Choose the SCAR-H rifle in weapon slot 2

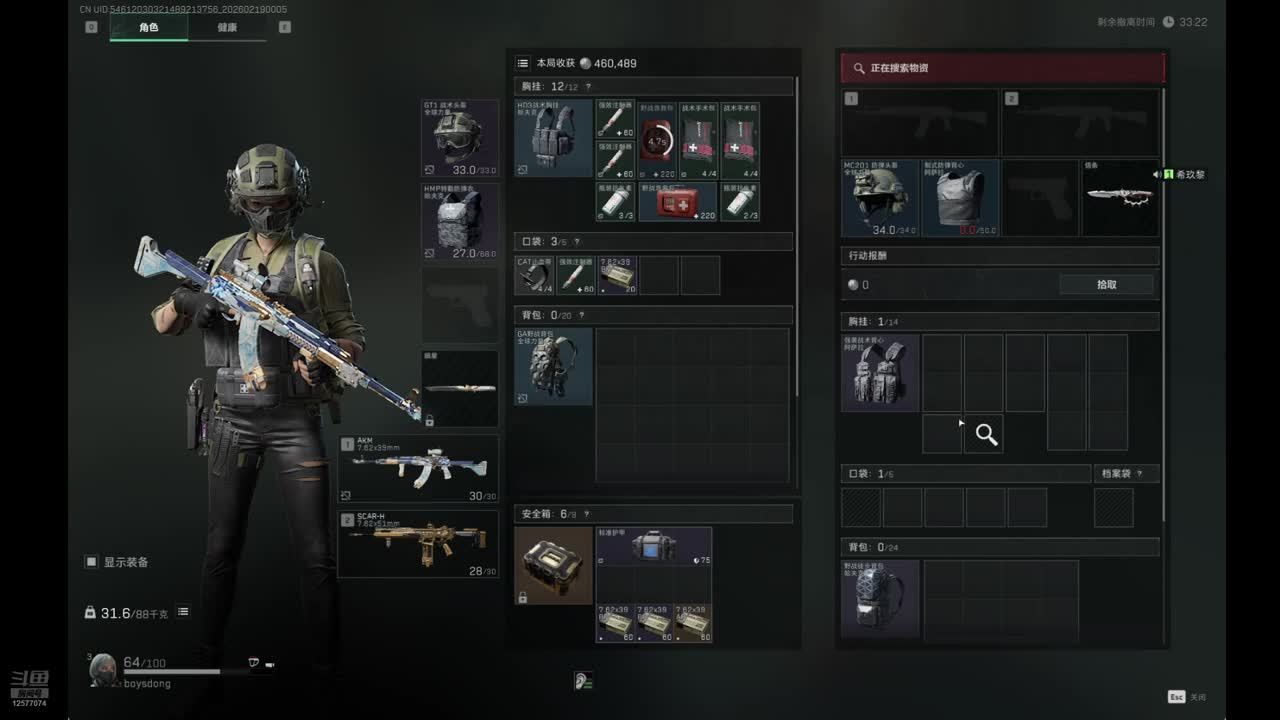click(418, 544)
